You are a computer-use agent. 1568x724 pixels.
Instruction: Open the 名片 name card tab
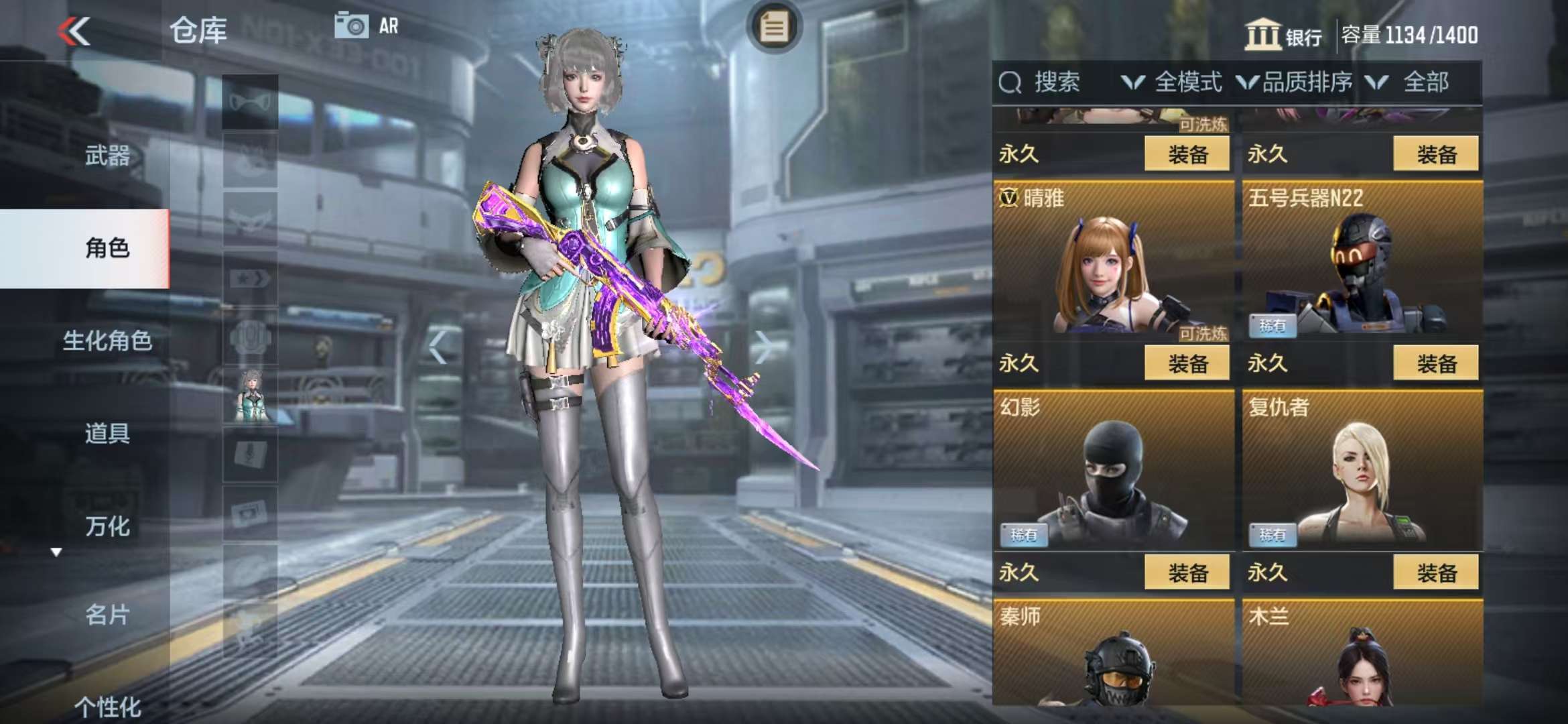point(107,614)
